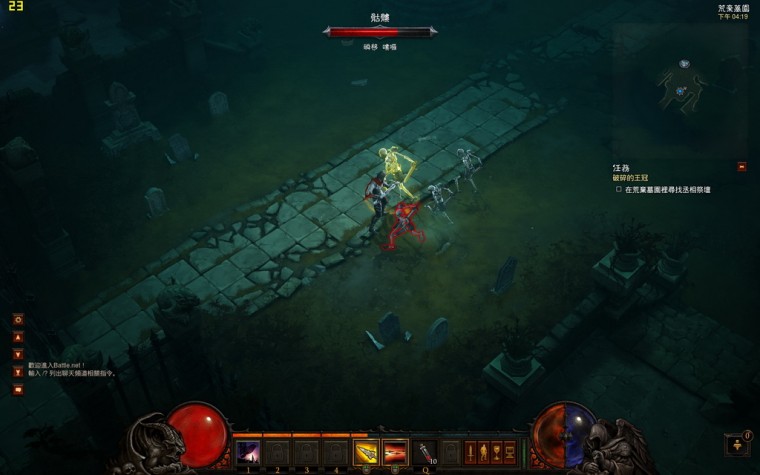
Task: Click the chat scroll-down arrow button
Action: [x=17, y=354]
